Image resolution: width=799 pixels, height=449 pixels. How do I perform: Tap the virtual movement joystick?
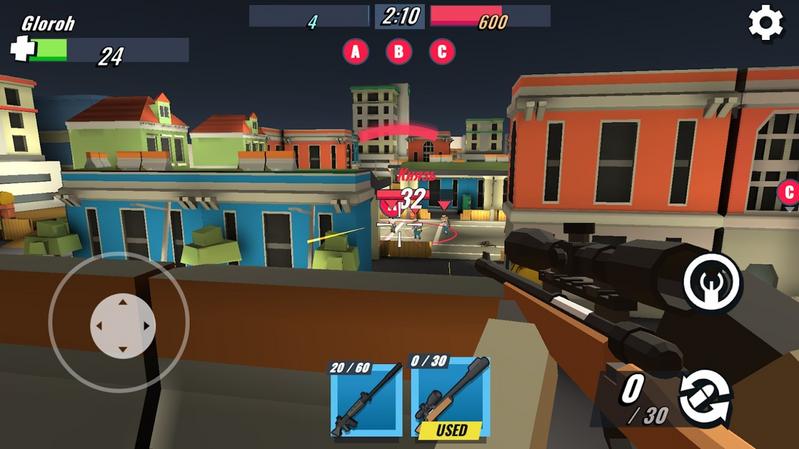click(119, 323)
